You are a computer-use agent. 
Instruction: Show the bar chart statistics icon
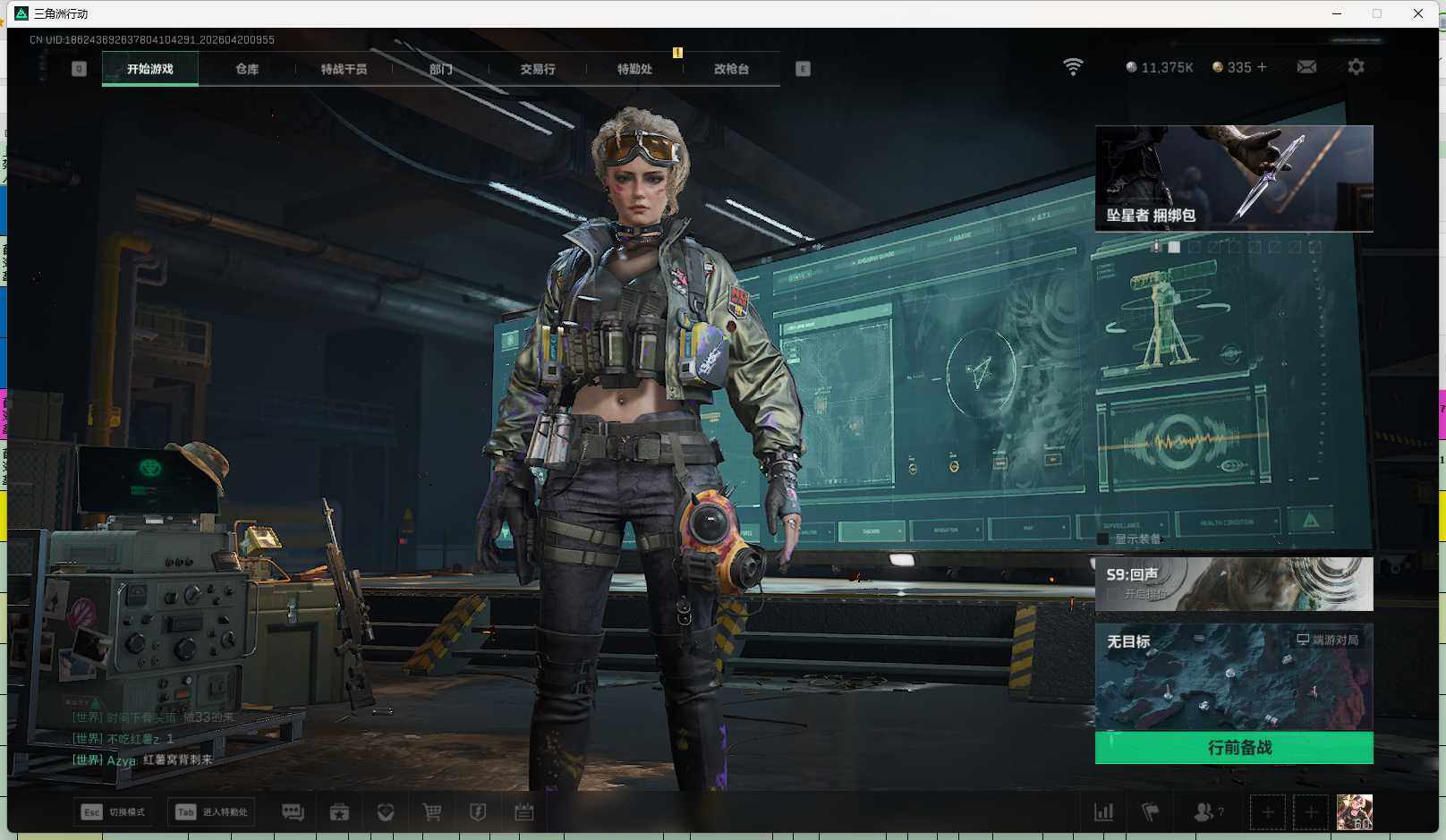tap(1104, 812)
